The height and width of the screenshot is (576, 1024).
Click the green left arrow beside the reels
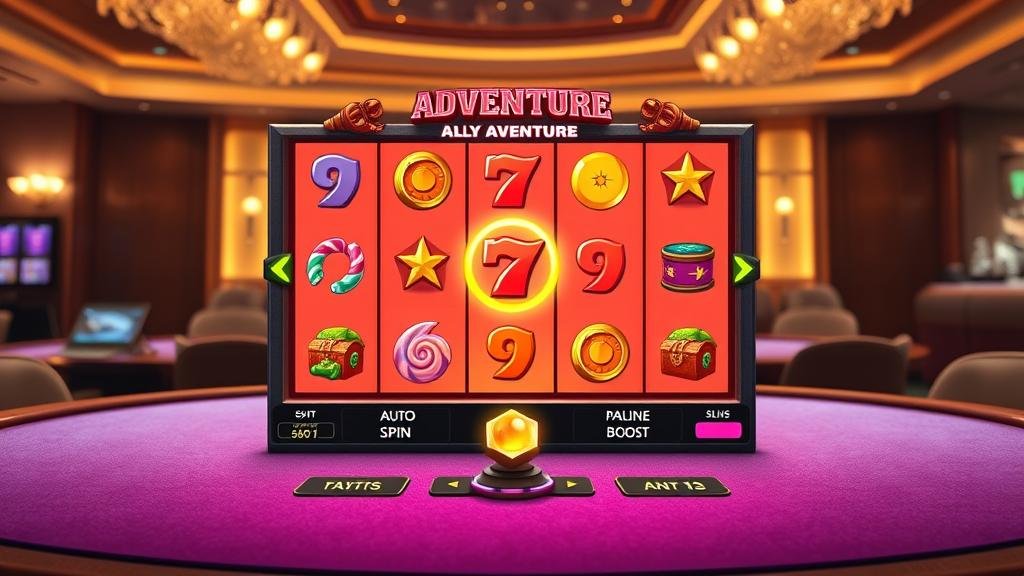[279, 269]
